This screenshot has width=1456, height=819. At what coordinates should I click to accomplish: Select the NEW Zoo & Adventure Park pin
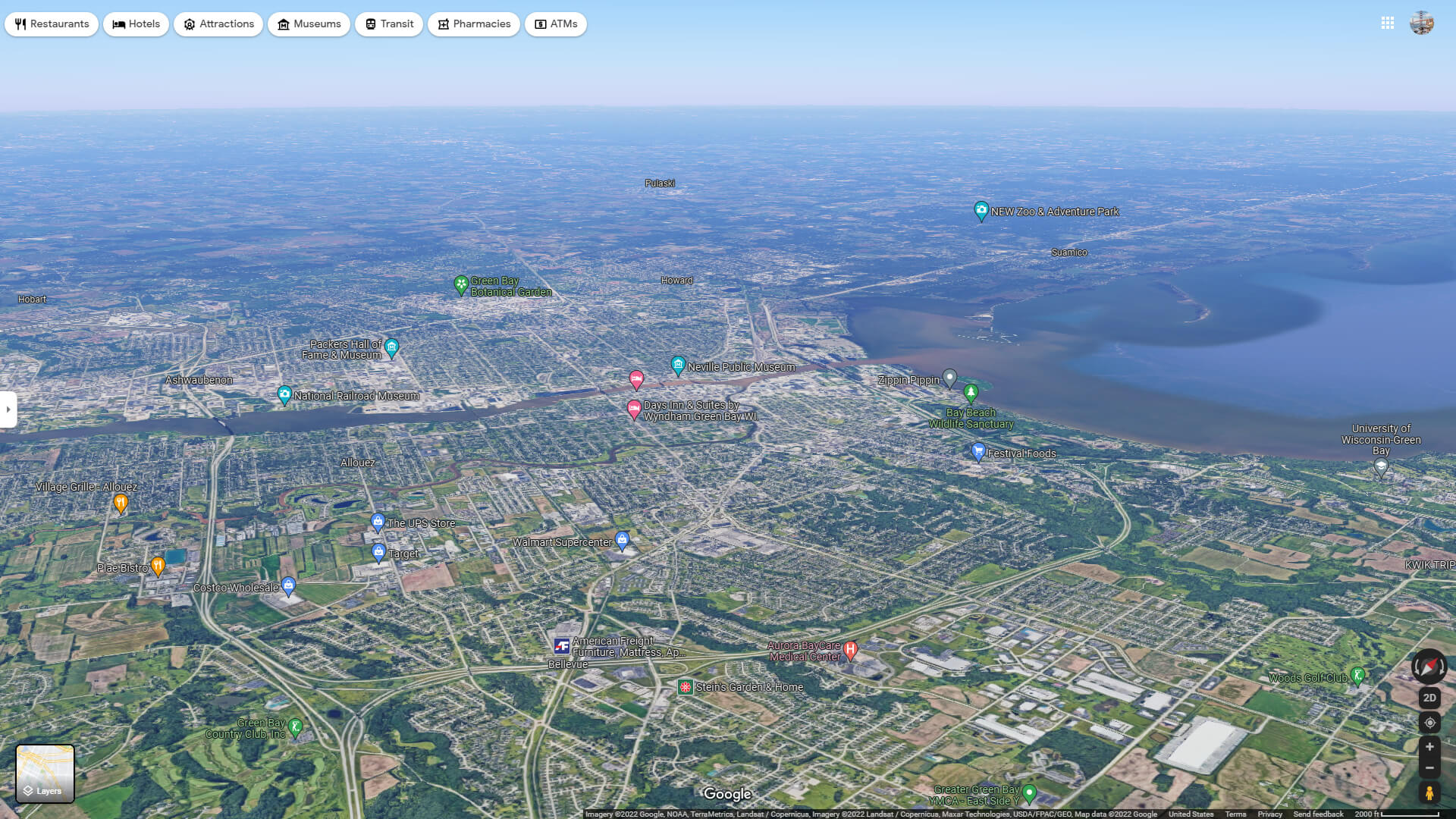tap(981, 210)
